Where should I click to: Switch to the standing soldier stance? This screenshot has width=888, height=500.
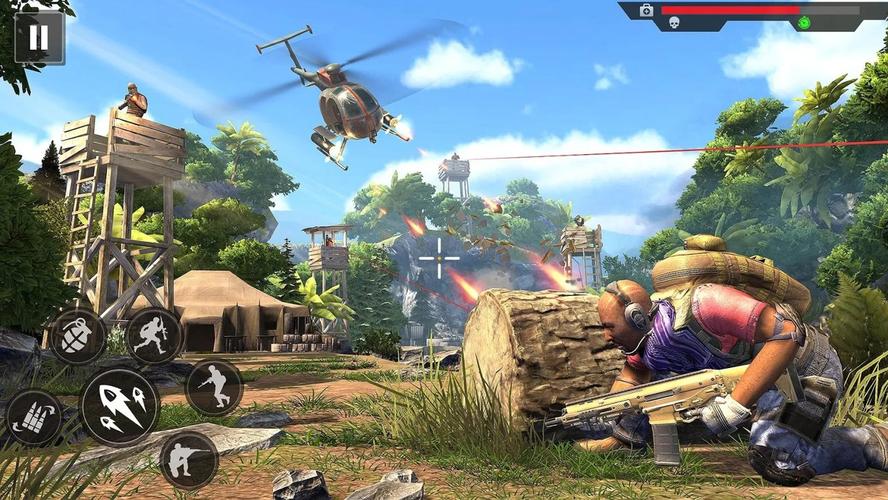[214, 387]
